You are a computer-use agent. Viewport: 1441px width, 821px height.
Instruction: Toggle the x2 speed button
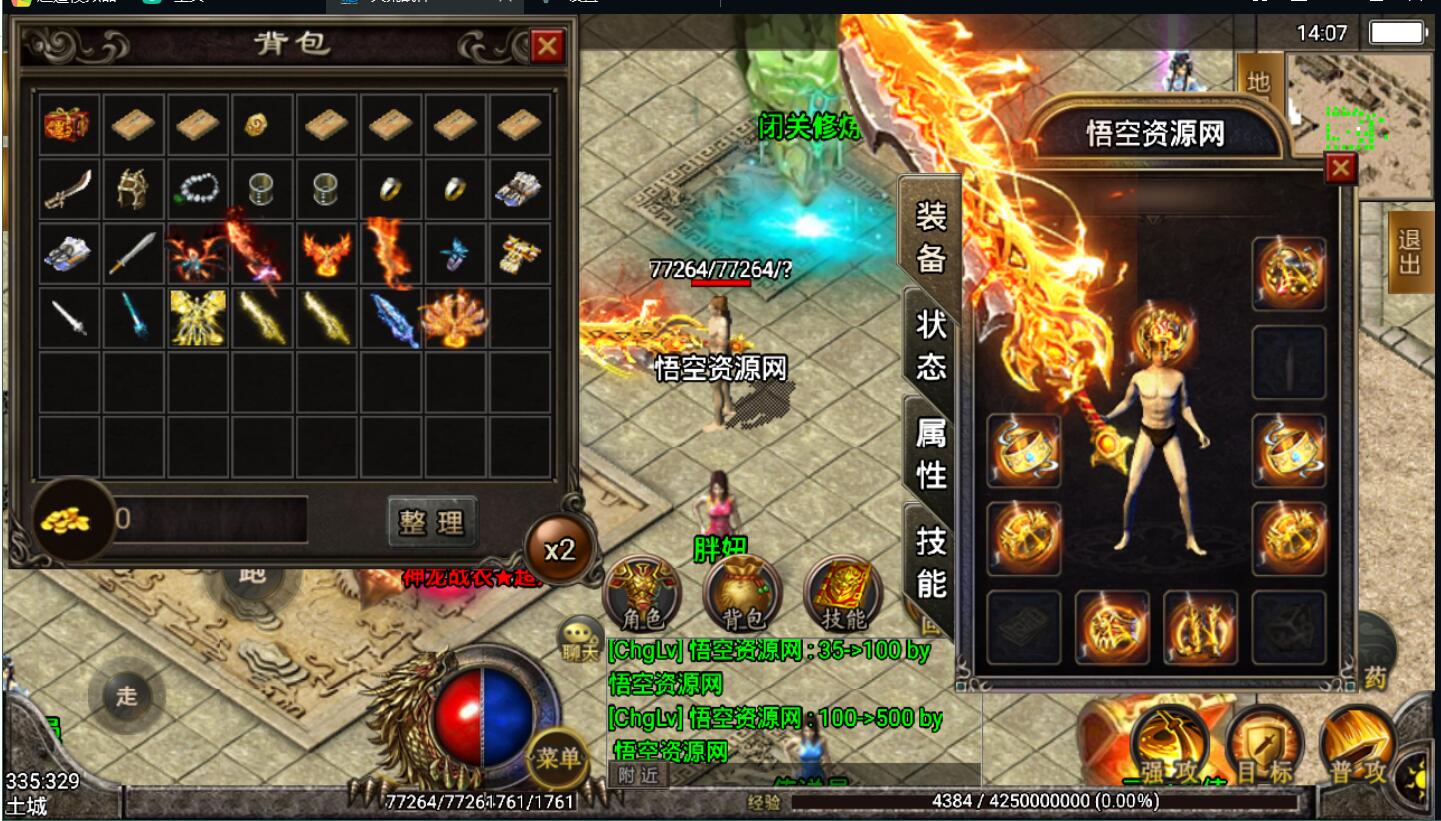pyautogui.click(x=560, y=549)
